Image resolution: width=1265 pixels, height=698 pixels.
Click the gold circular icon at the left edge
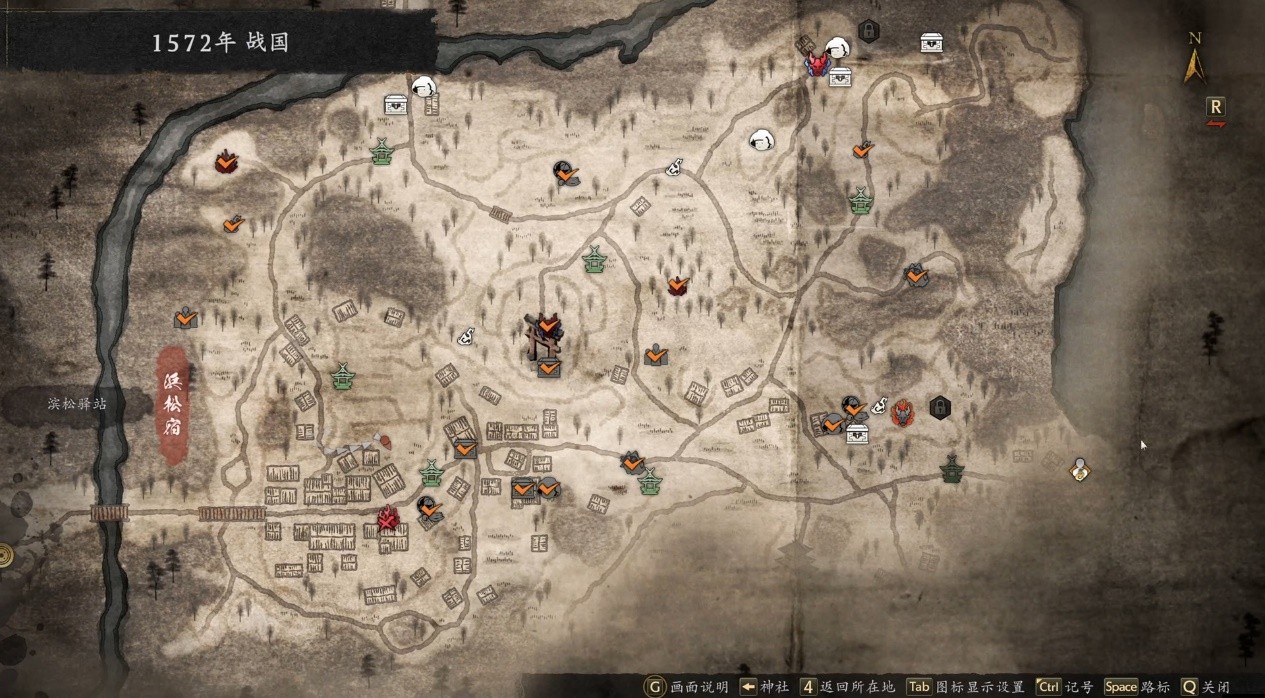coord(5,555)
